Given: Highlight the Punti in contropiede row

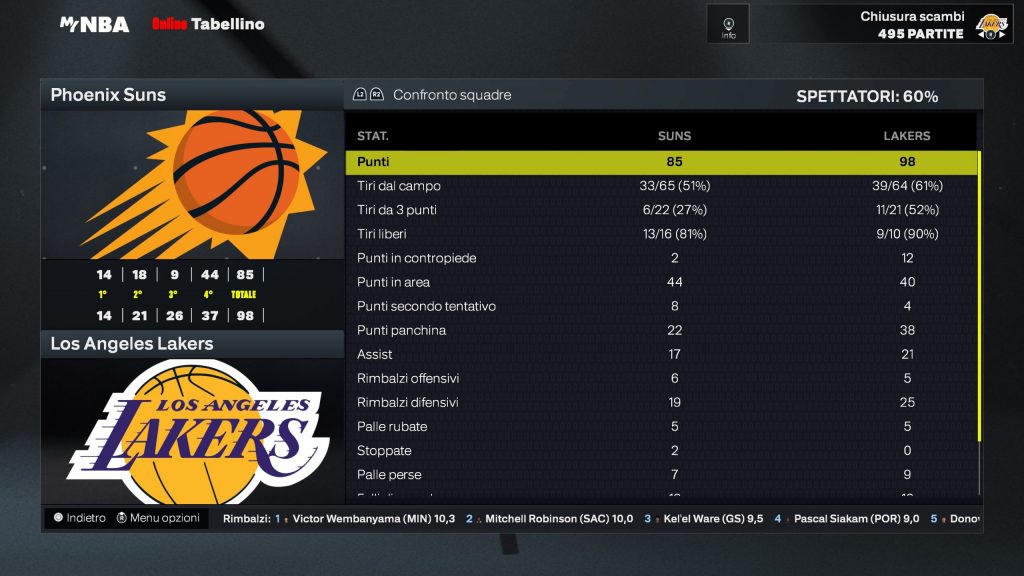Looking at the screenshot, I should pyautogui.click(x=661, y=258).
